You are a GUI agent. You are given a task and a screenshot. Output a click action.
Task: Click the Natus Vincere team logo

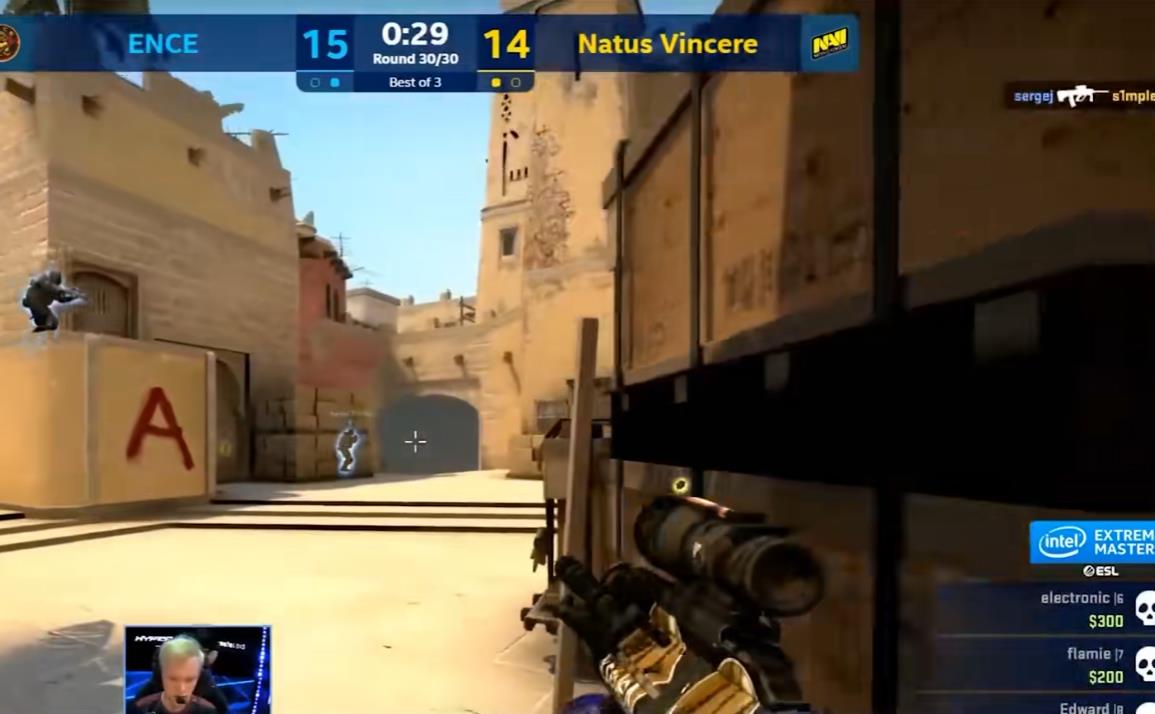pyautogui.click(x=829, y=43)
